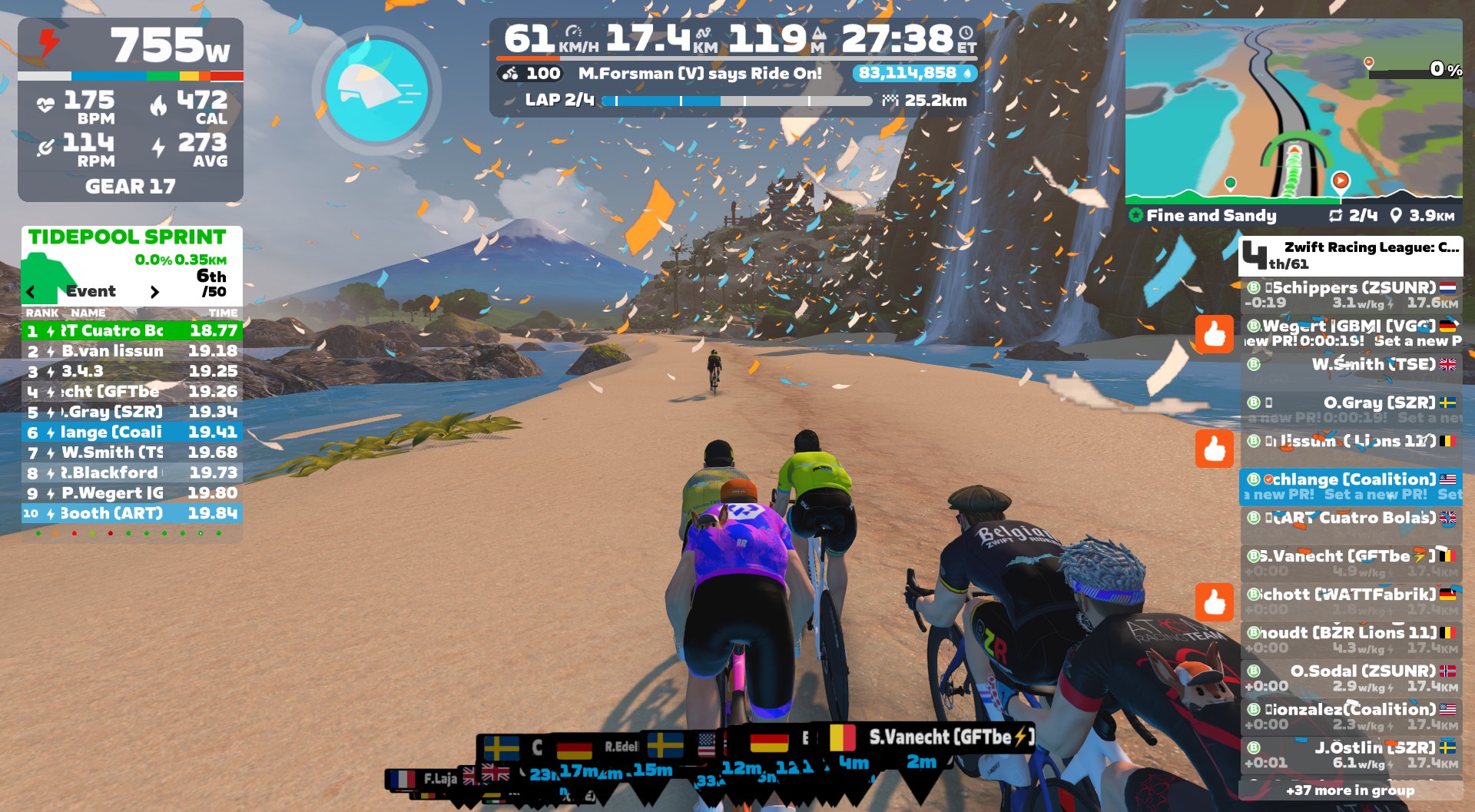Select the O.Gray (SZR) rider row
This screenshot has height=812, width=1475.
click(1351, 409)
